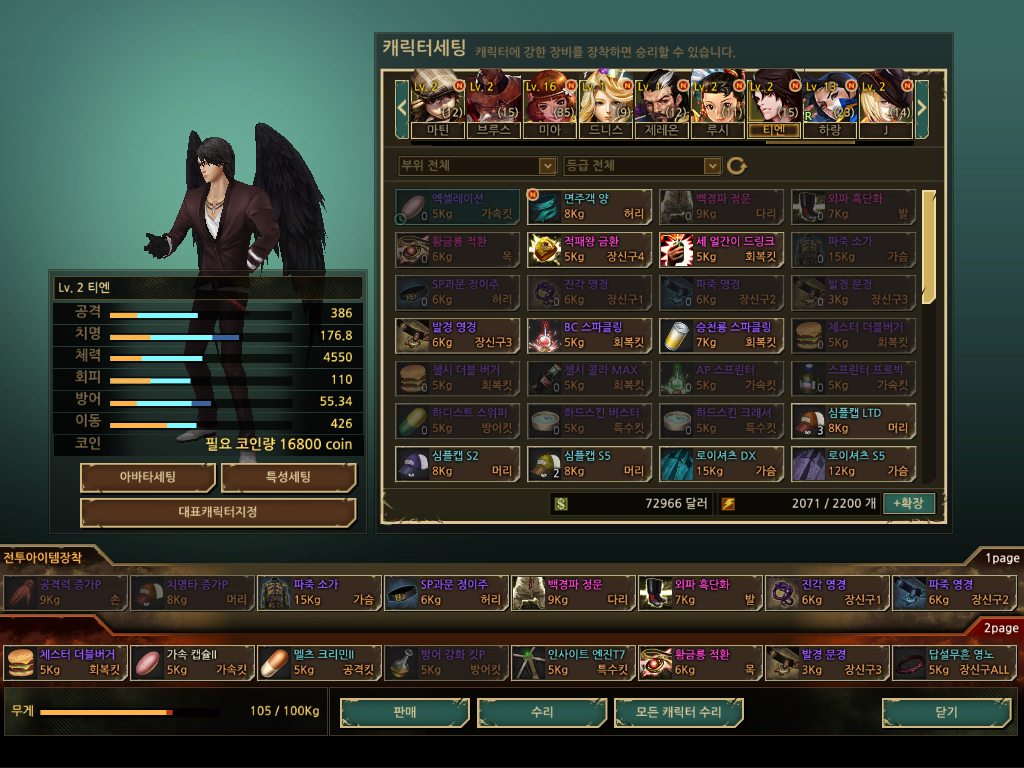
Task: Open the 아바타세팅 avatar settings
Action: pyautogui.click(x=148, y=478)
